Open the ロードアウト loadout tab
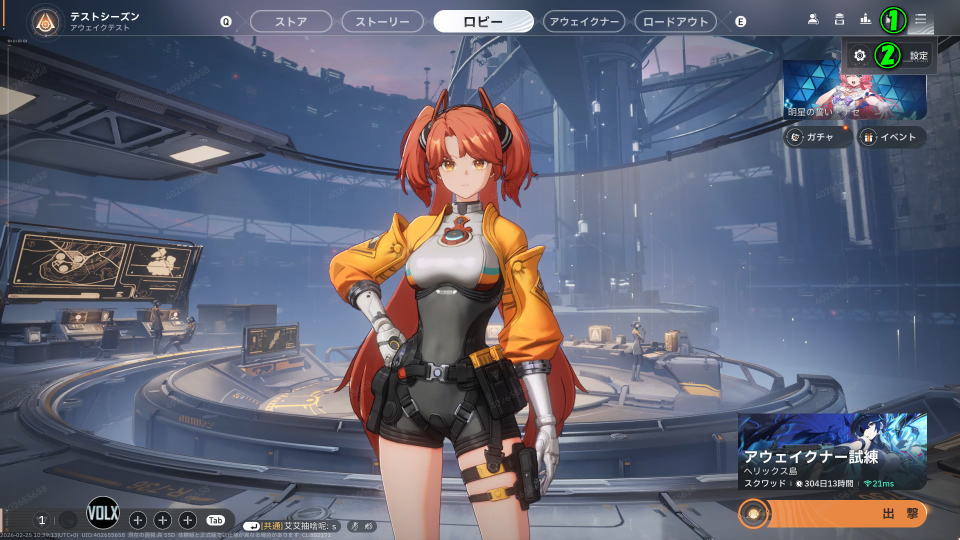This screenshot has height=540, width=960. (675, 21)
